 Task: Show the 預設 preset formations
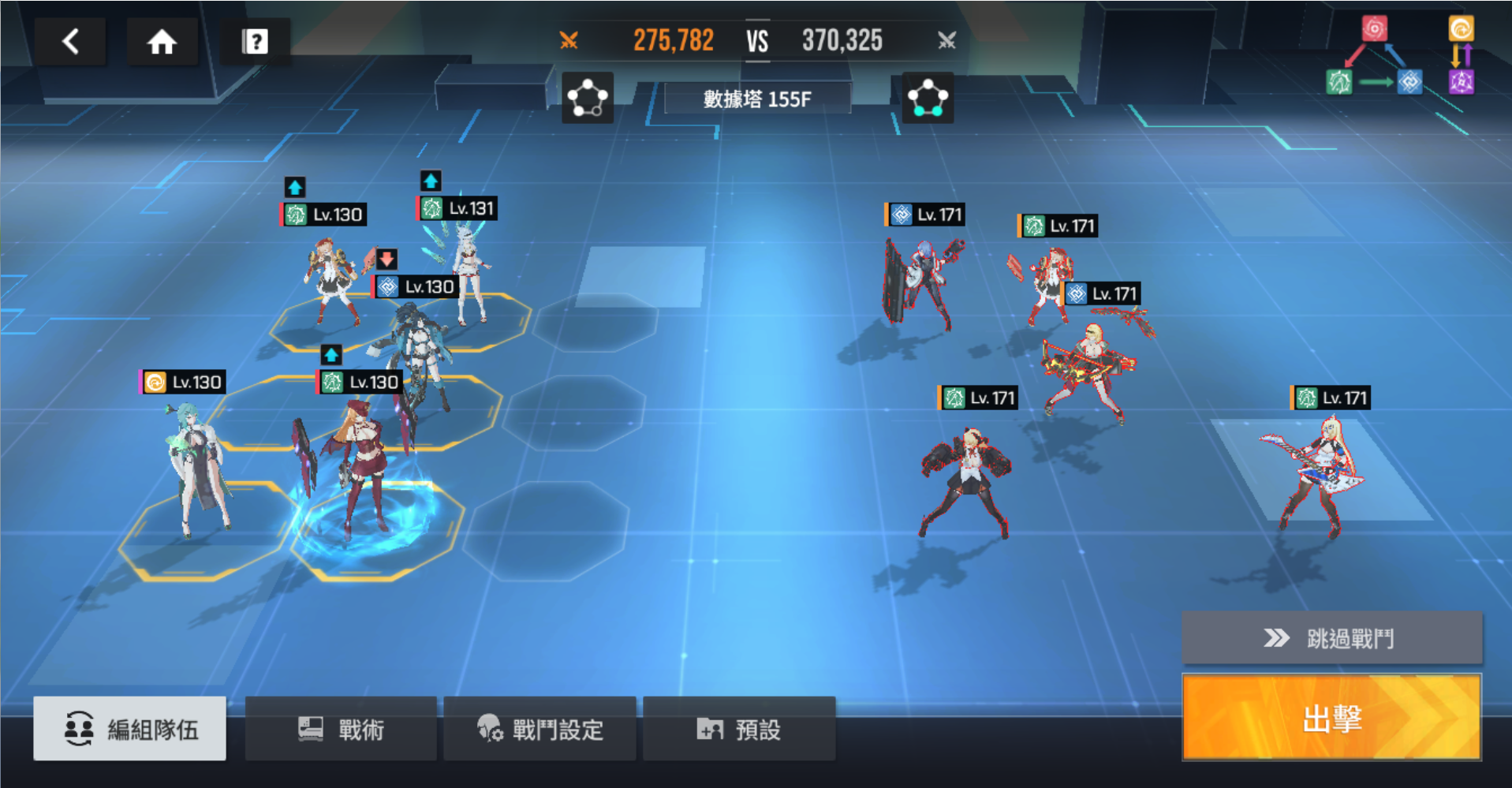pyautogui.click(x=739, y=729)
